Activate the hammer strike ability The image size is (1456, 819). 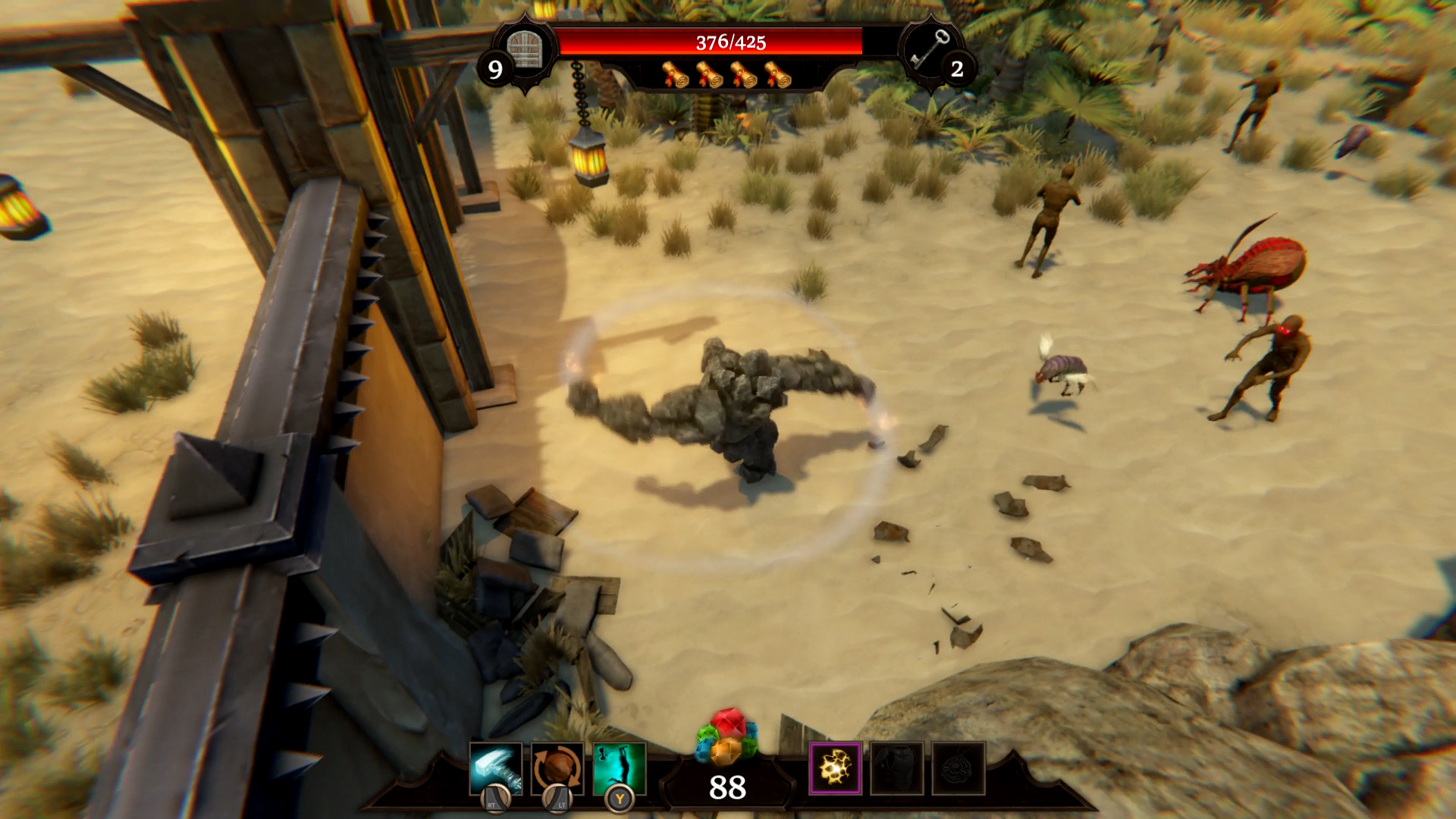[x=495, y=768]
